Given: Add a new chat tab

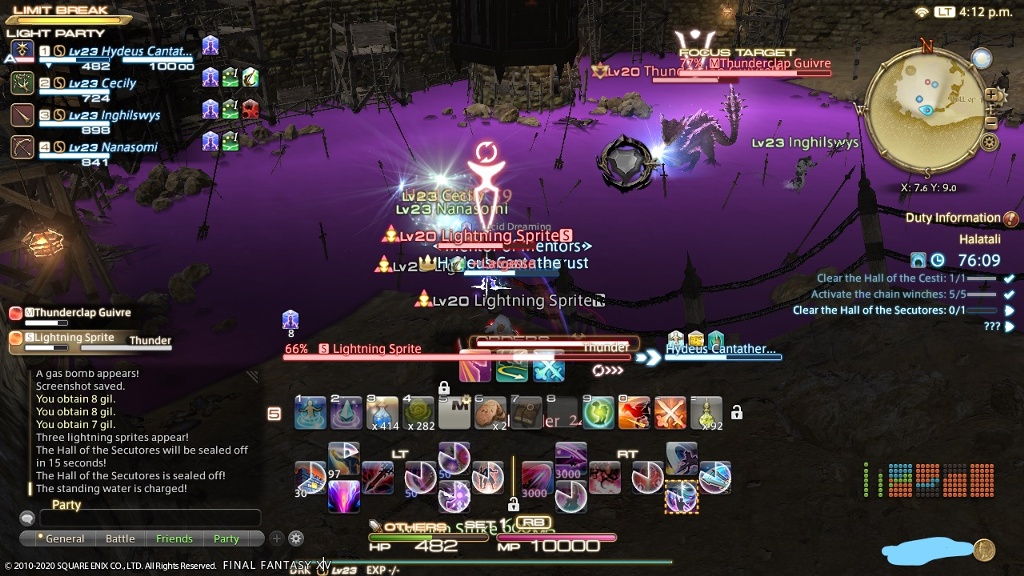Looking at the screenshot, I should click(x=277, y=538).
